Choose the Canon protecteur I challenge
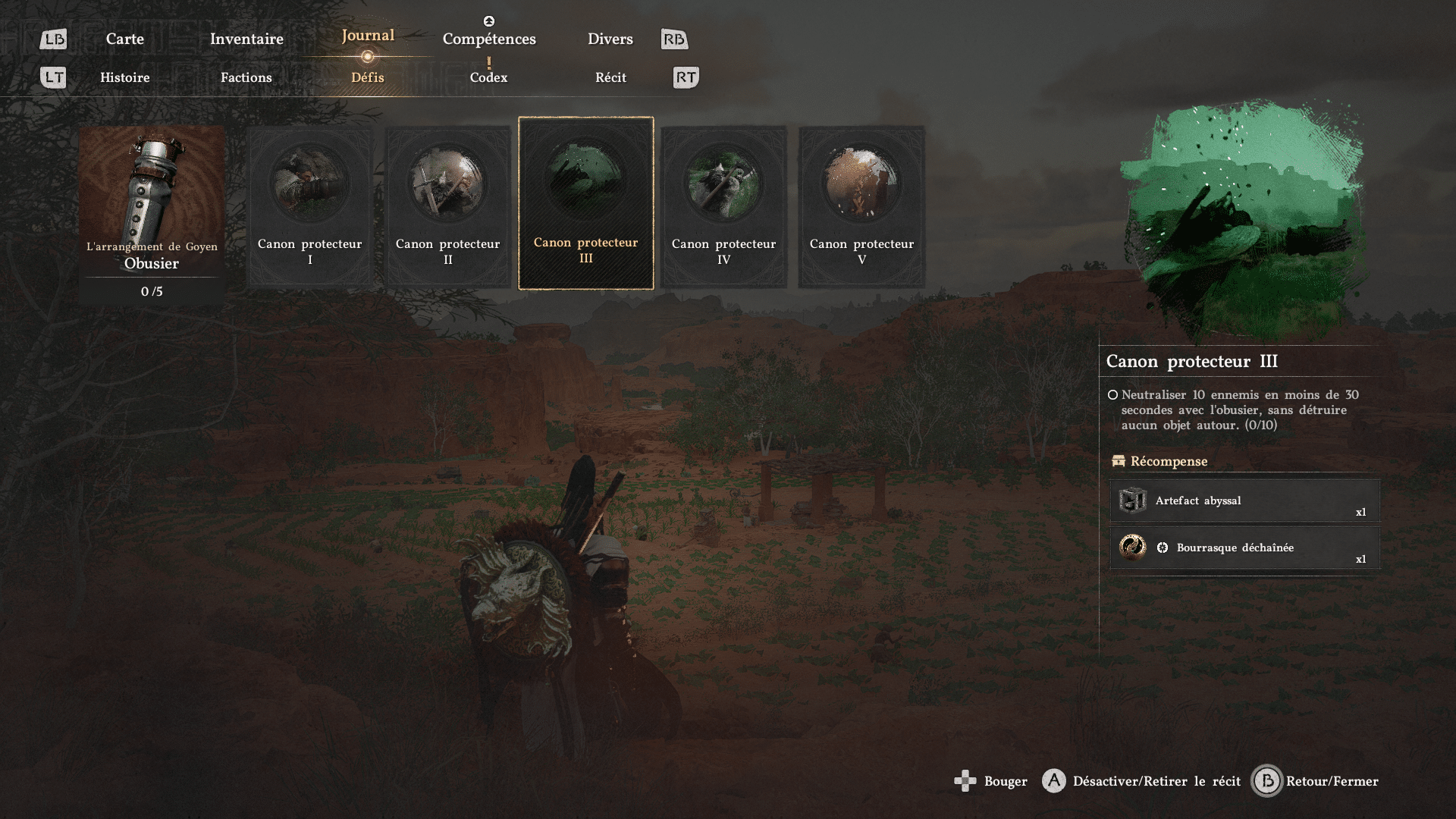Image resolution: width=1456 pixels, height=819 pixels. tap(309, 206)
